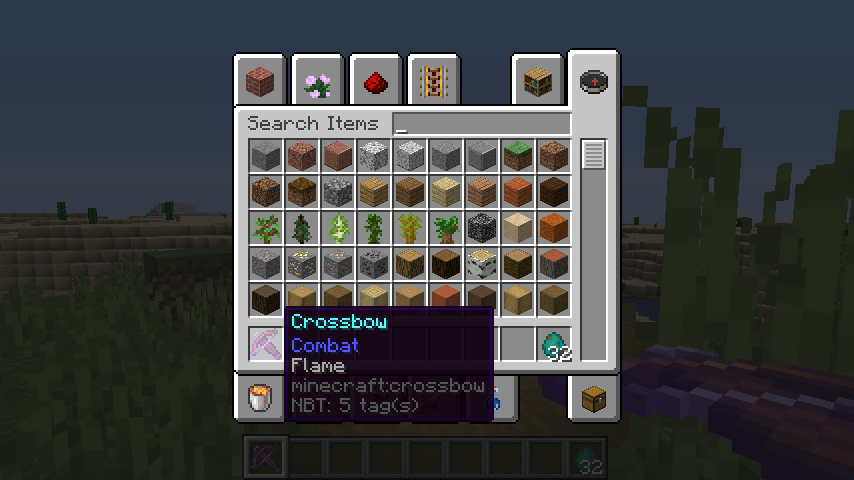Click the Search Items text field

click(482, 124)
